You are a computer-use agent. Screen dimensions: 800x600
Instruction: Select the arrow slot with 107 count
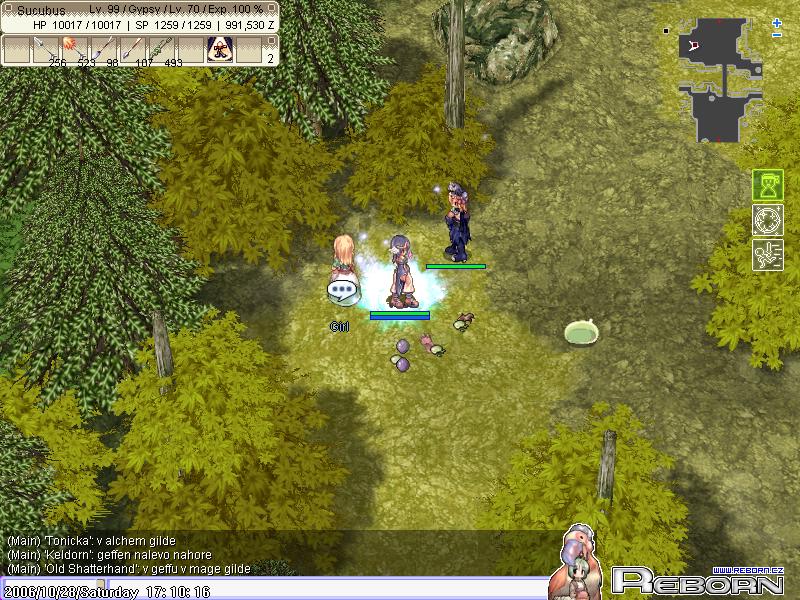133,49
